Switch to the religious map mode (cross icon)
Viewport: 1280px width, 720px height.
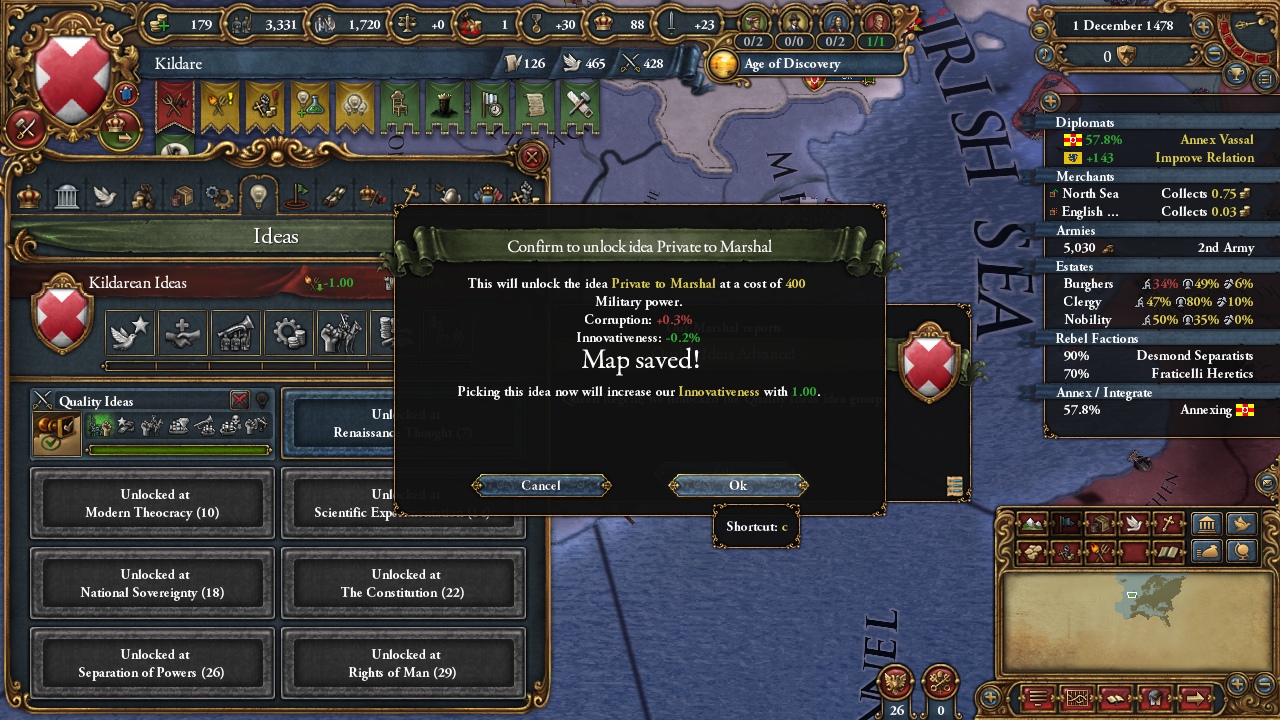[1168, 523]
